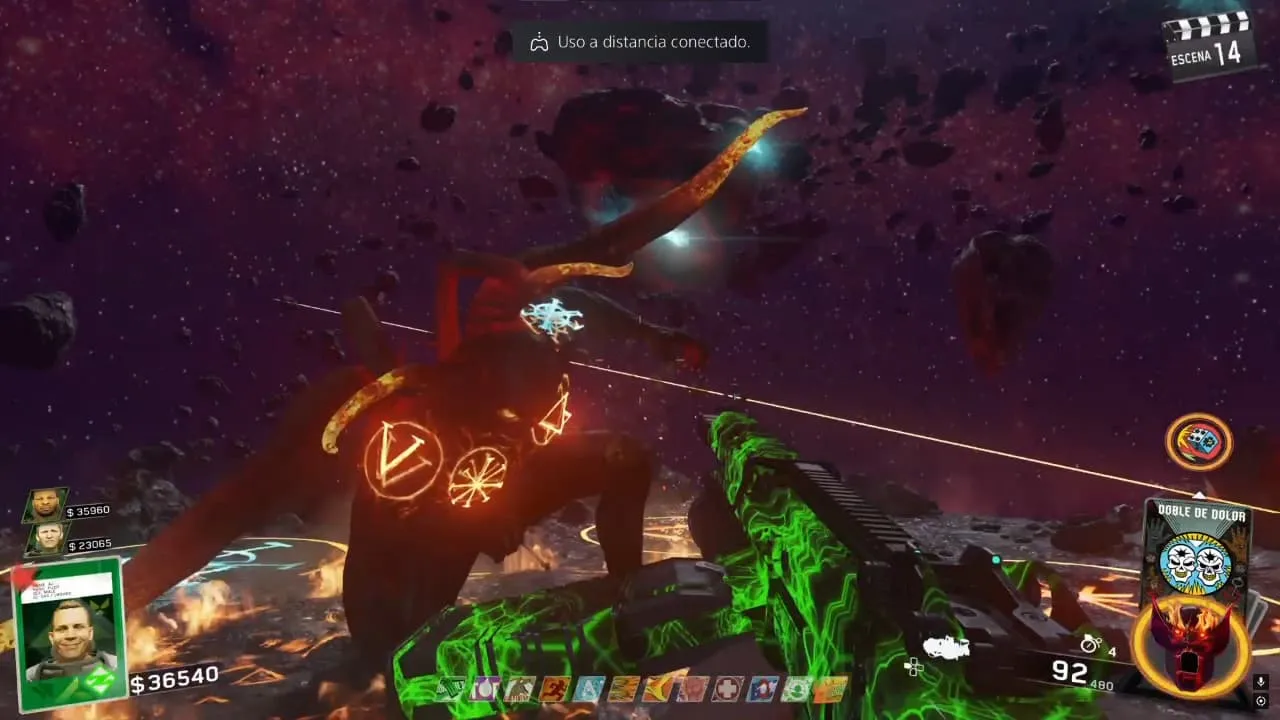Open the Escena 14 clapperboard indicator
Viewport: 1280px width, 720px height.
point(1210,45)
